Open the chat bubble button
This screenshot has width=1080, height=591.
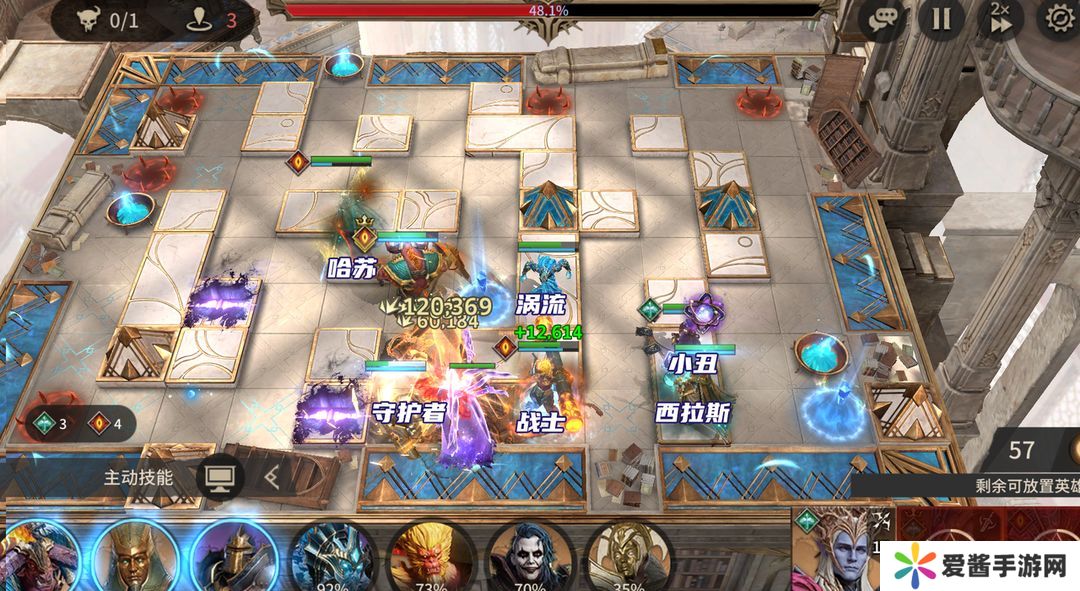click(884, 19)
